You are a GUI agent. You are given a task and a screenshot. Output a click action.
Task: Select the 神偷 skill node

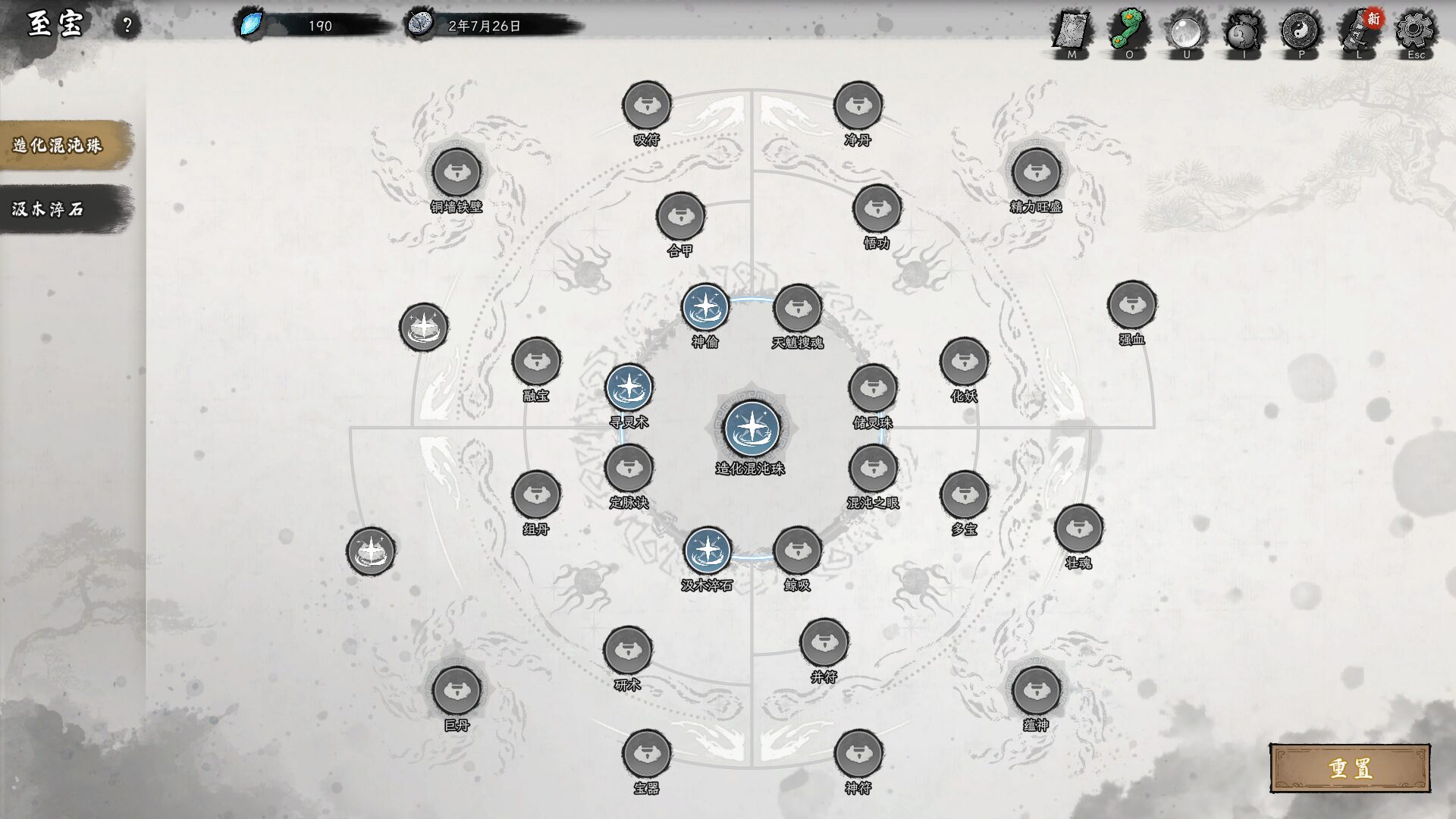point(705,308)
